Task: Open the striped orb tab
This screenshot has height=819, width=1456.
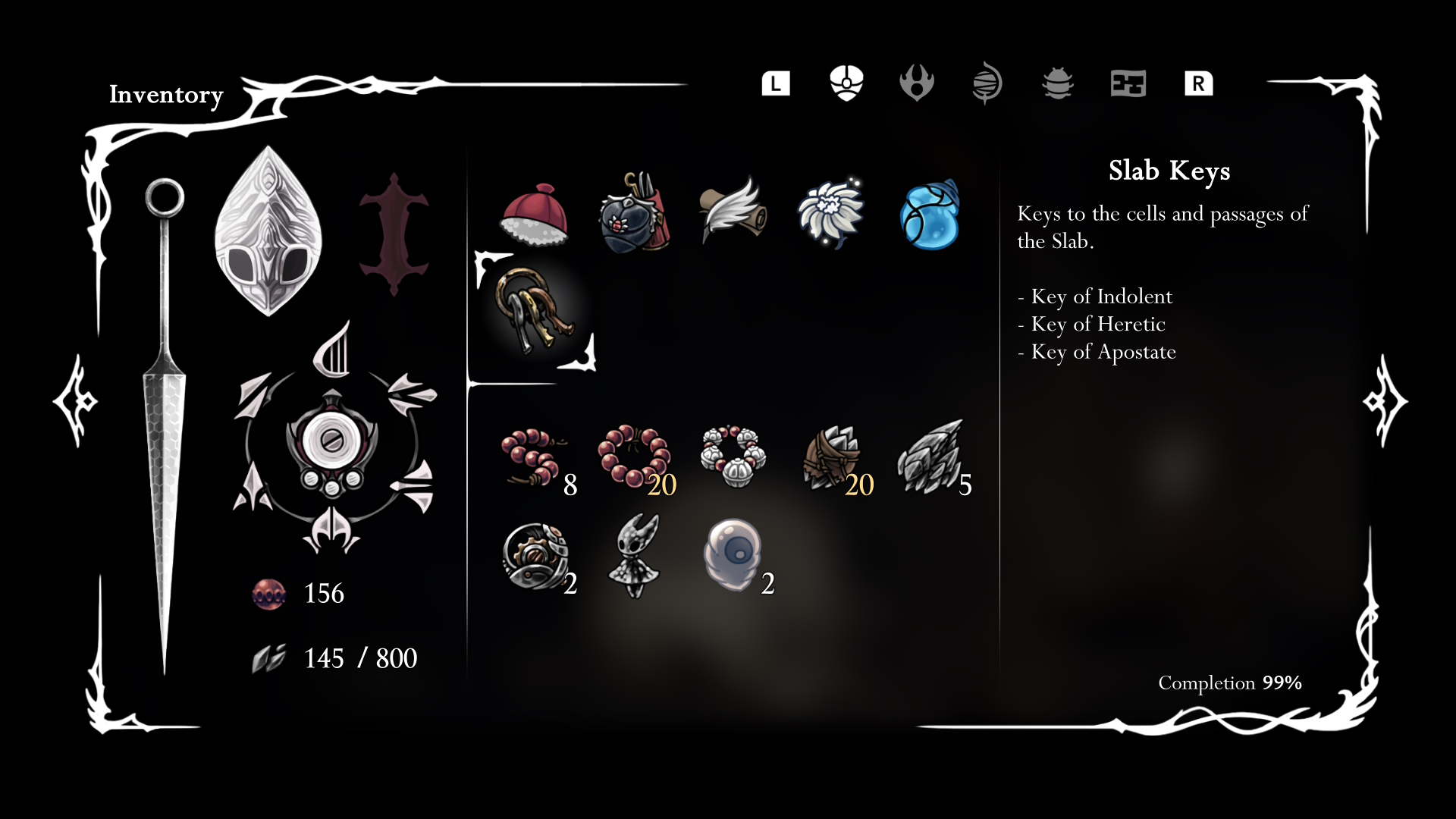Action: pos(987,83)
